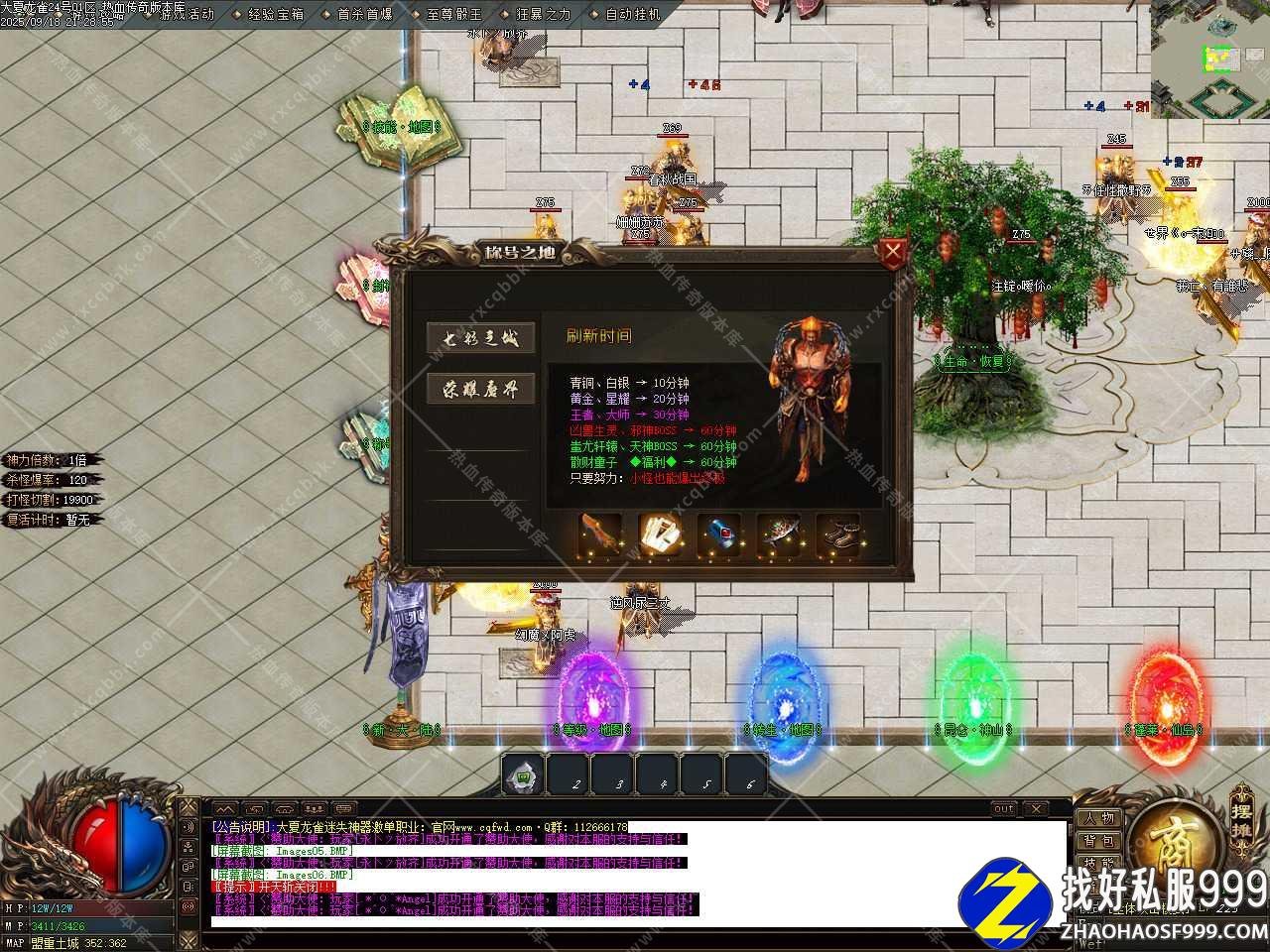This screenshot has height=952, width=1270.
Task: Select the 七彩之城 button
Action: point(481,338)
